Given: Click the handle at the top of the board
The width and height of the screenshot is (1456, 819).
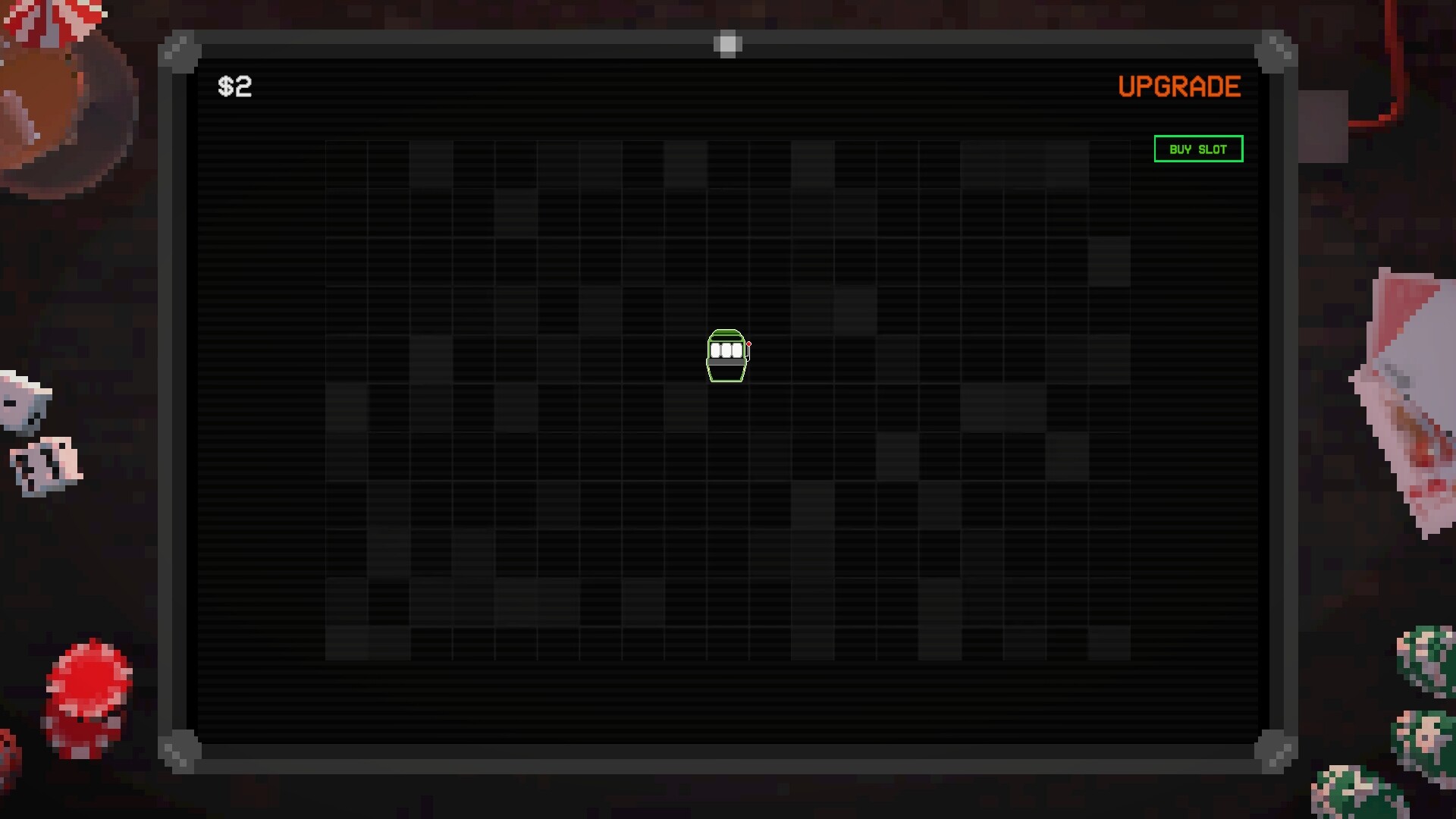Looking at the screenshot, I should coord(727,44).
